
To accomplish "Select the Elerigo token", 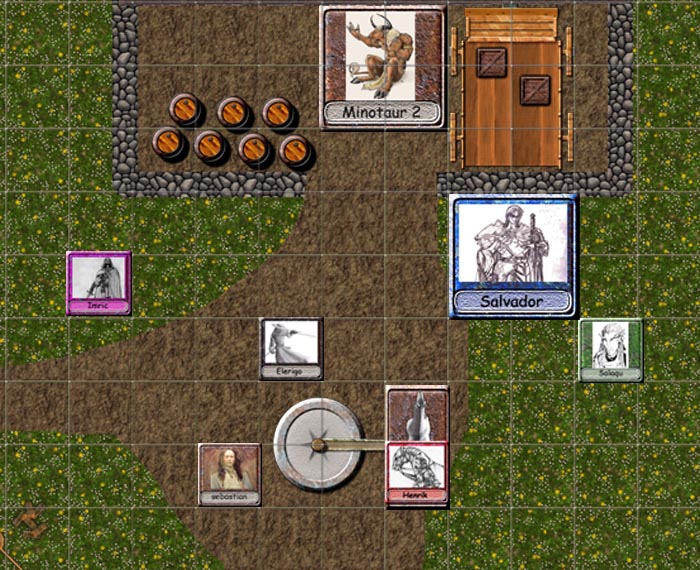I will [x=291, y=348].
